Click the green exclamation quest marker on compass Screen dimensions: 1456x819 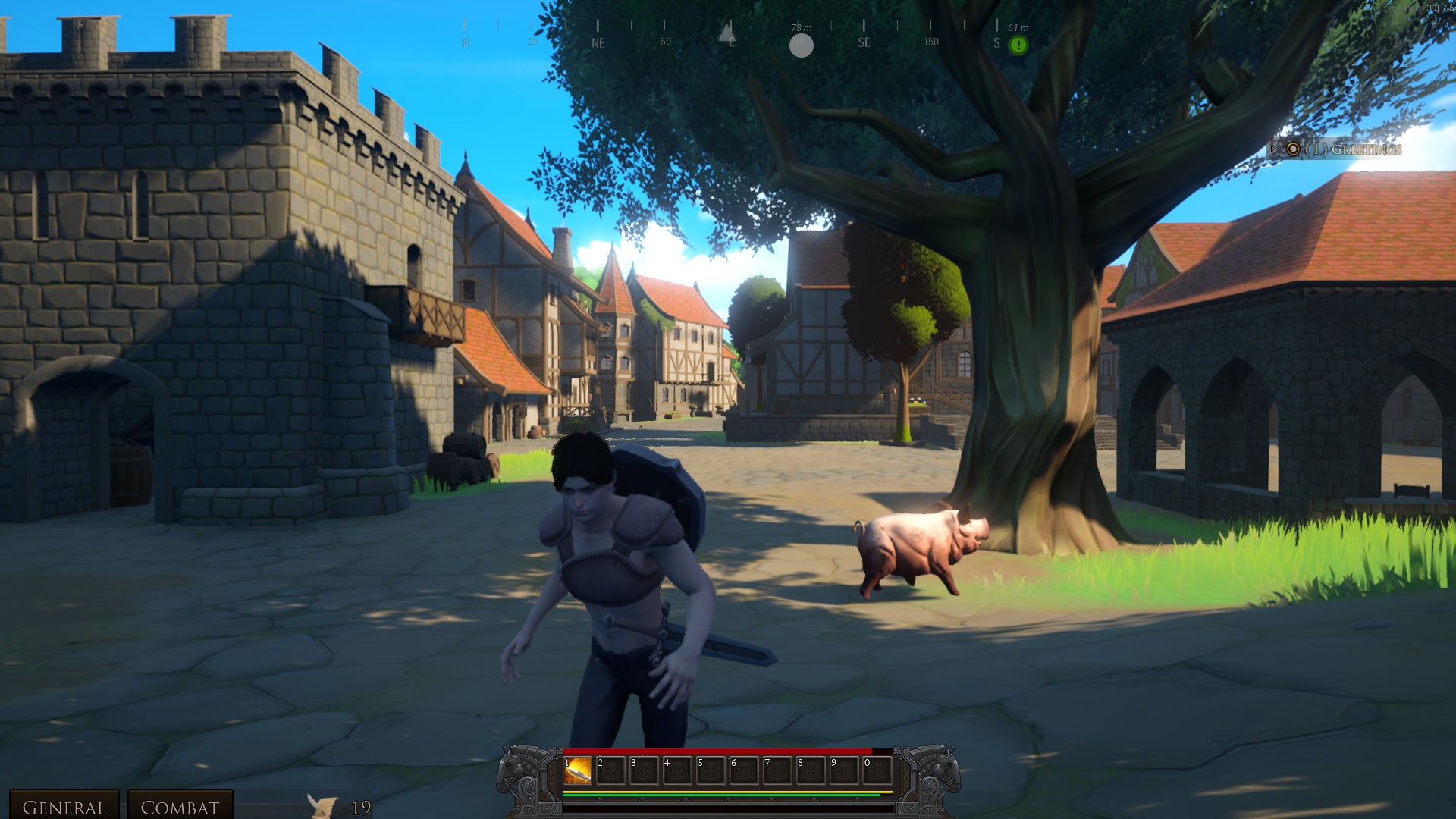click(1018, 45)
